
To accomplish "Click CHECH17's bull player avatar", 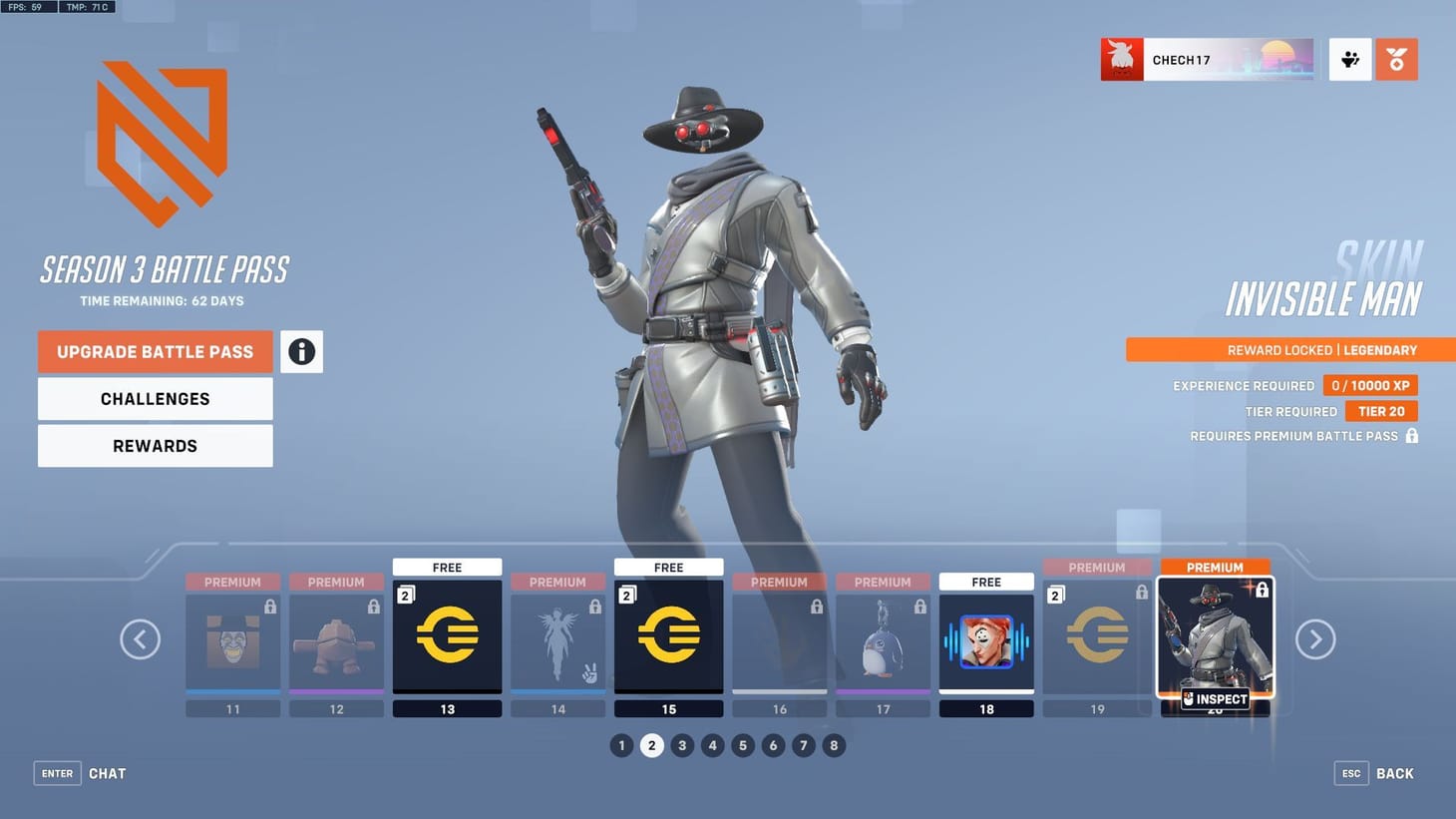I will point(1122,59).
